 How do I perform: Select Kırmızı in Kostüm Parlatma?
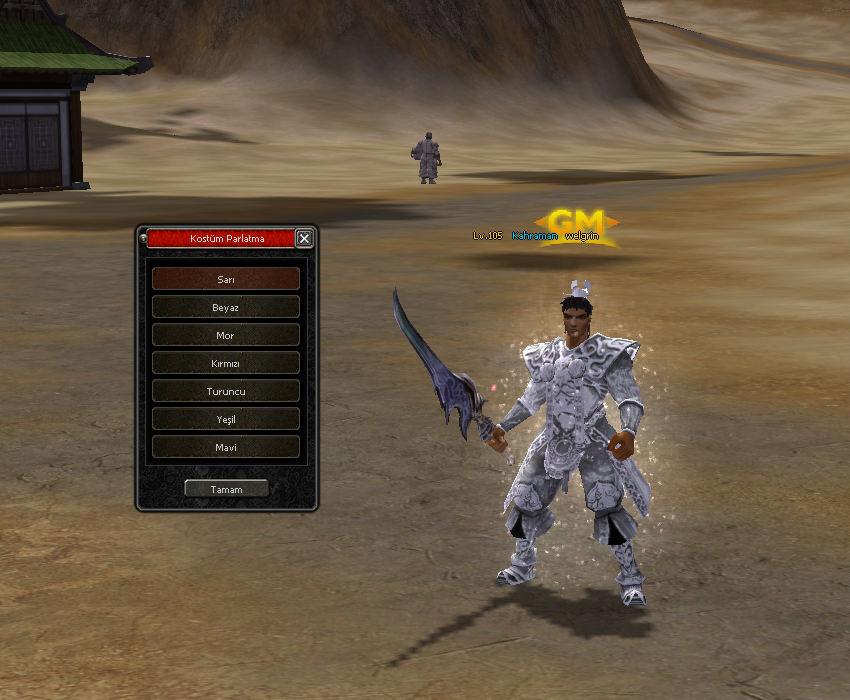coord(226,363)
